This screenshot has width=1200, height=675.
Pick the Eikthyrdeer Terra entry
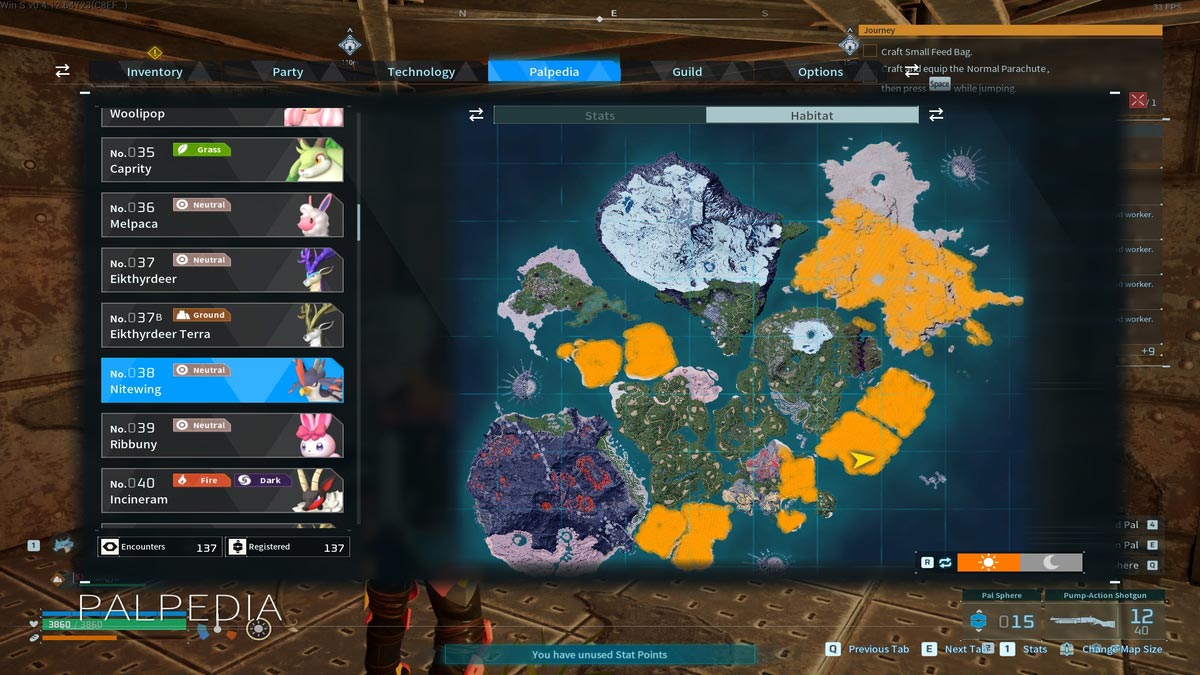222,325
